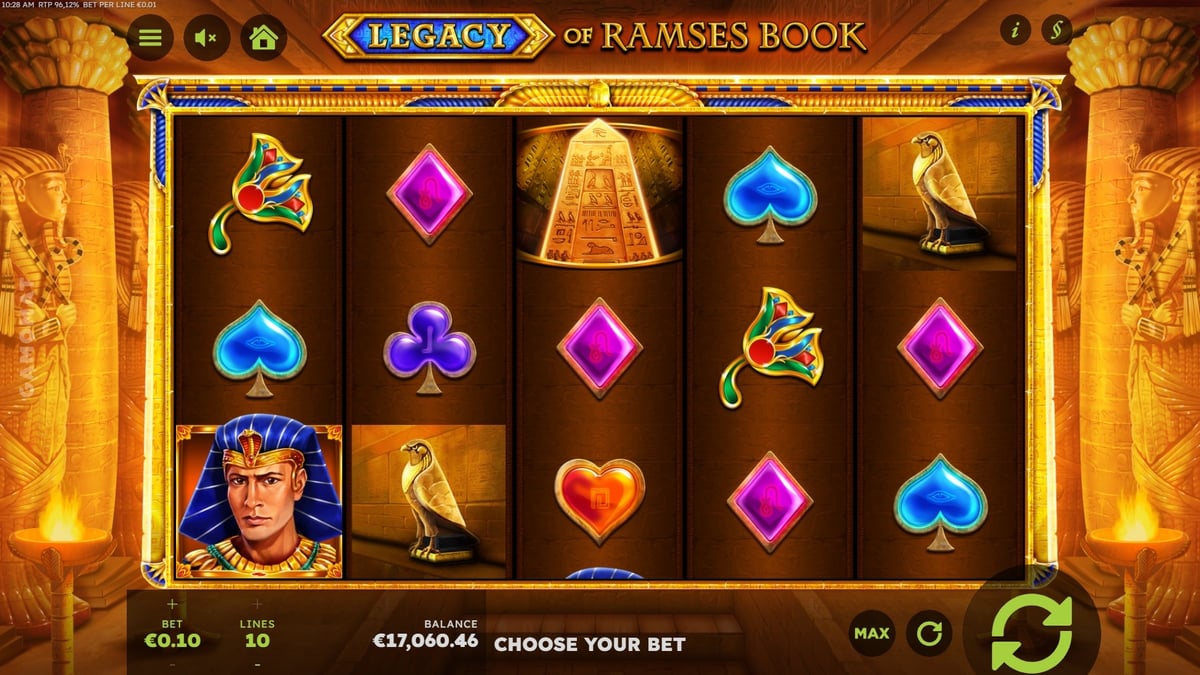Viewport: 1200px width, 675px height.
Task: Go to the home lobby
Action: coord(263,38)
